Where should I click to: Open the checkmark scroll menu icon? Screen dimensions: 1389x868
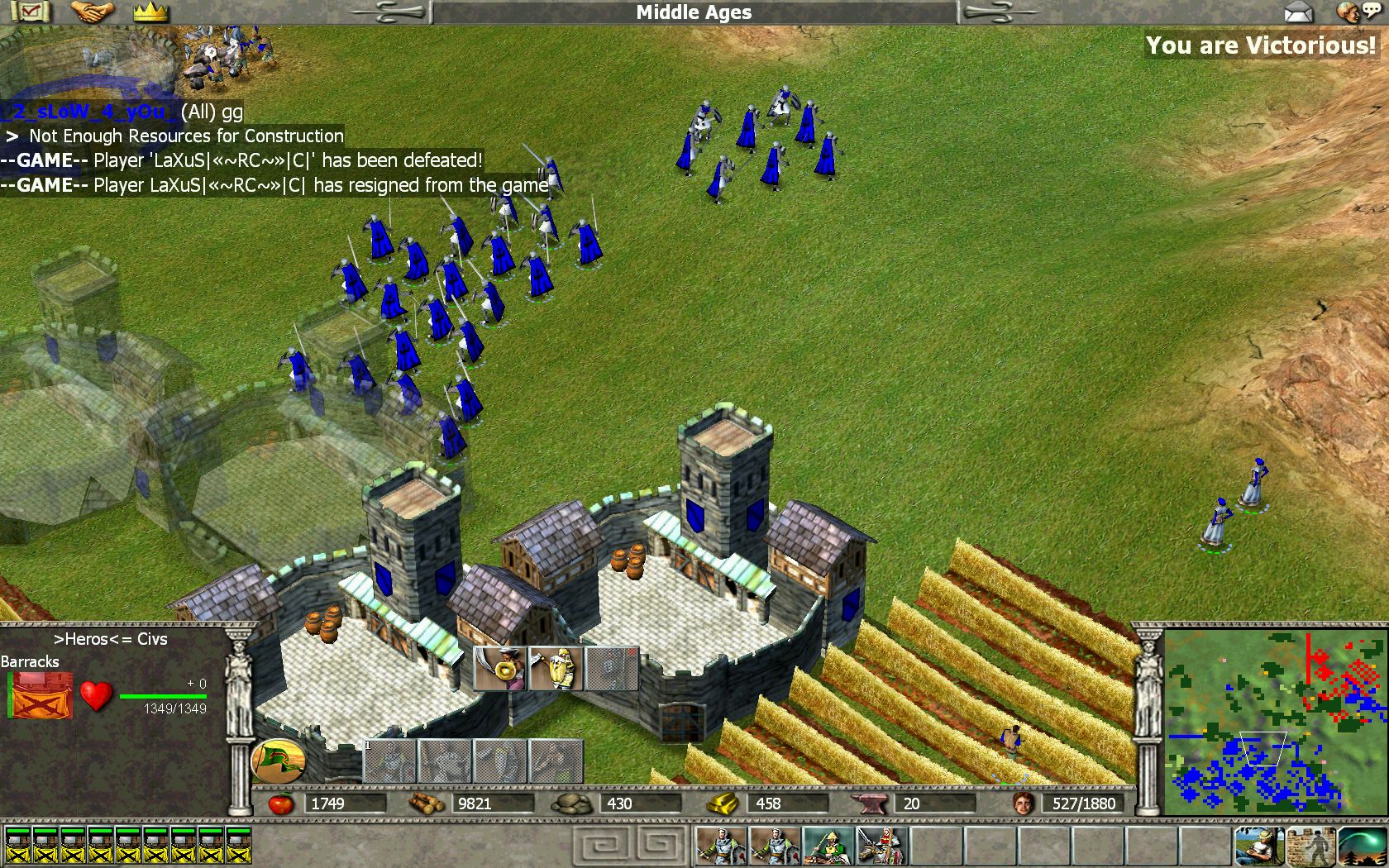(30, 12)
